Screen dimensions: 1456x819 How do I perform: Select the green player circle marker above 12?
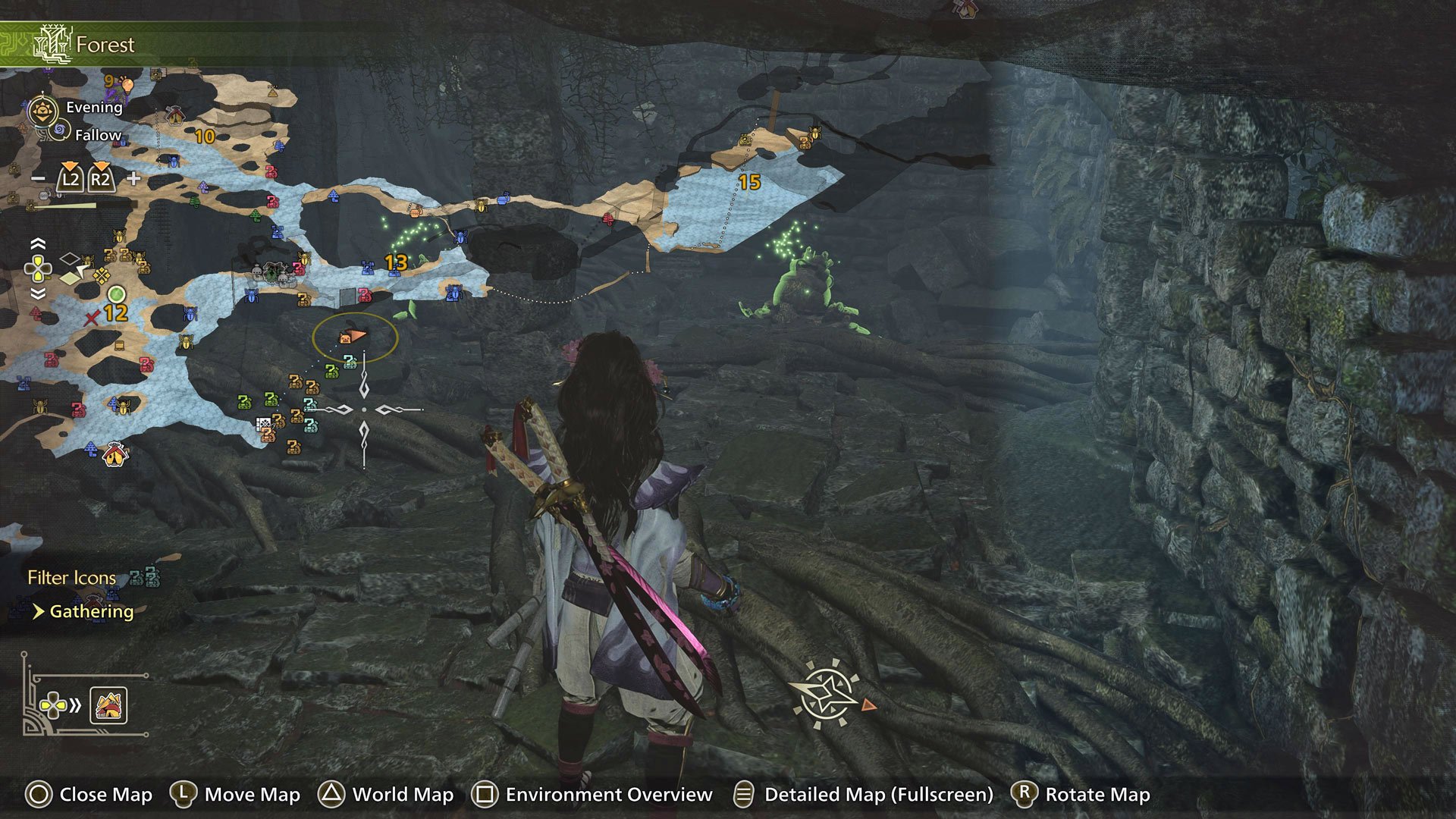click(x=117, y=293)
